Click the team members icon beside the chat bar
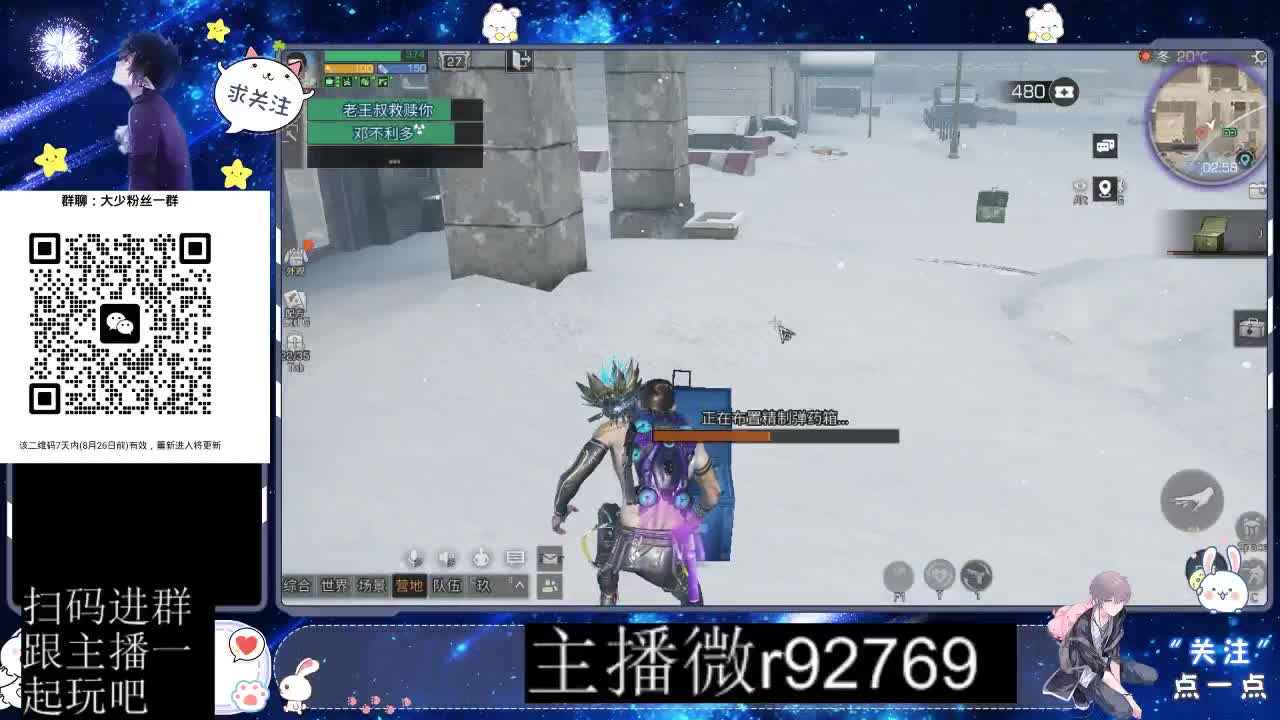Image resolution: width=1280 pixels, height=720 pixels. pos(549,584)
